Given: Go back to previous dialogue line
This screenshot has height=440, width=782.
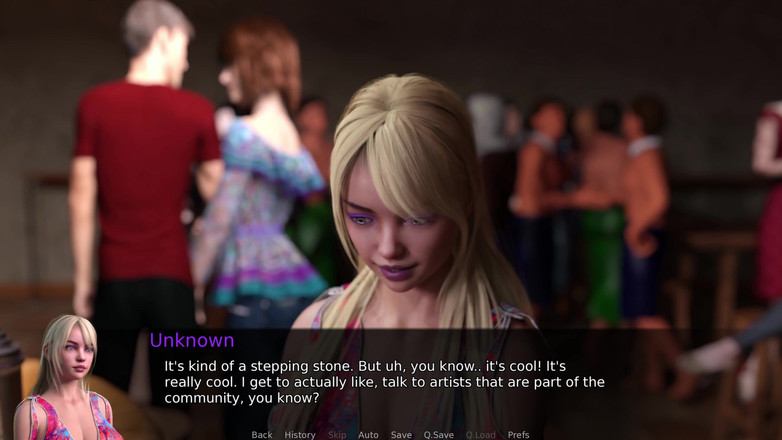Looking at the screenshot, I should (262, 435).
